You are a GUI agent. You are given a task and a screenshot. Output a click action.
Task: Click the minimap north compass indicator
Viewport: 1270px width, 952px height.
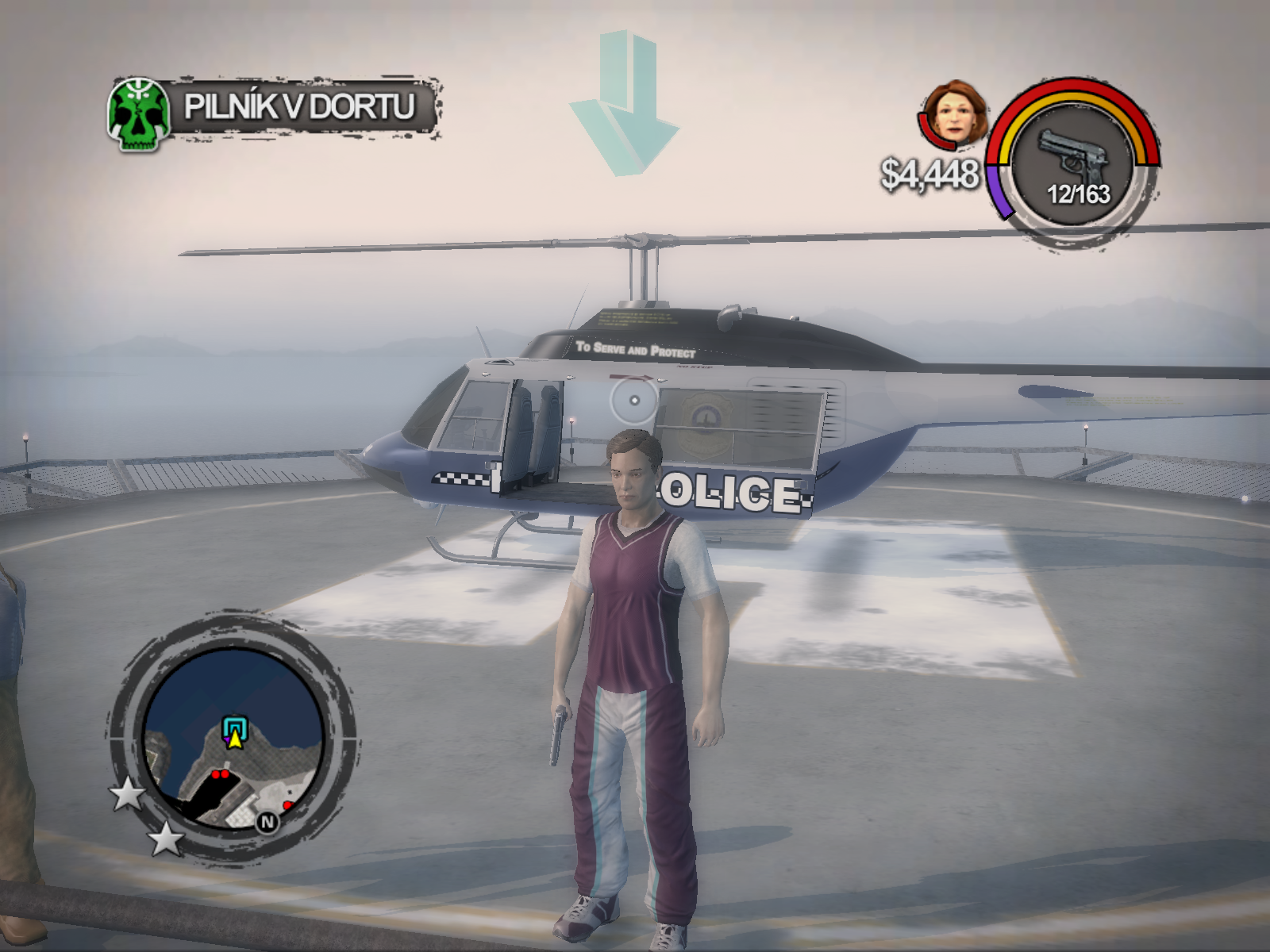(x=267, y=822)
